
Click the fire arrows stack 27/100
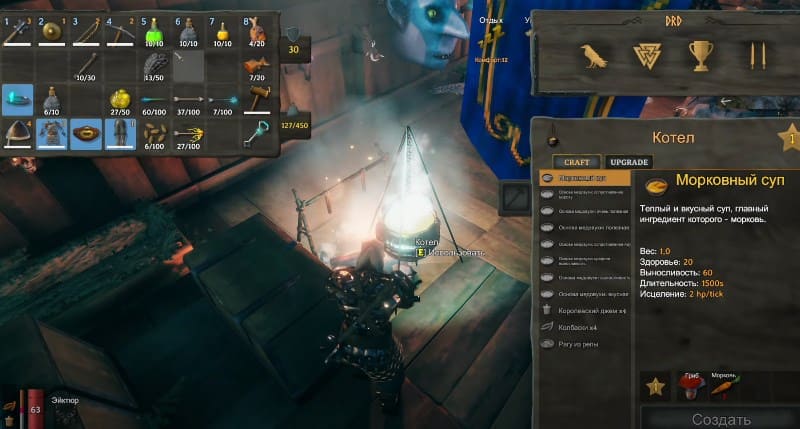click(x=189, y=133)
